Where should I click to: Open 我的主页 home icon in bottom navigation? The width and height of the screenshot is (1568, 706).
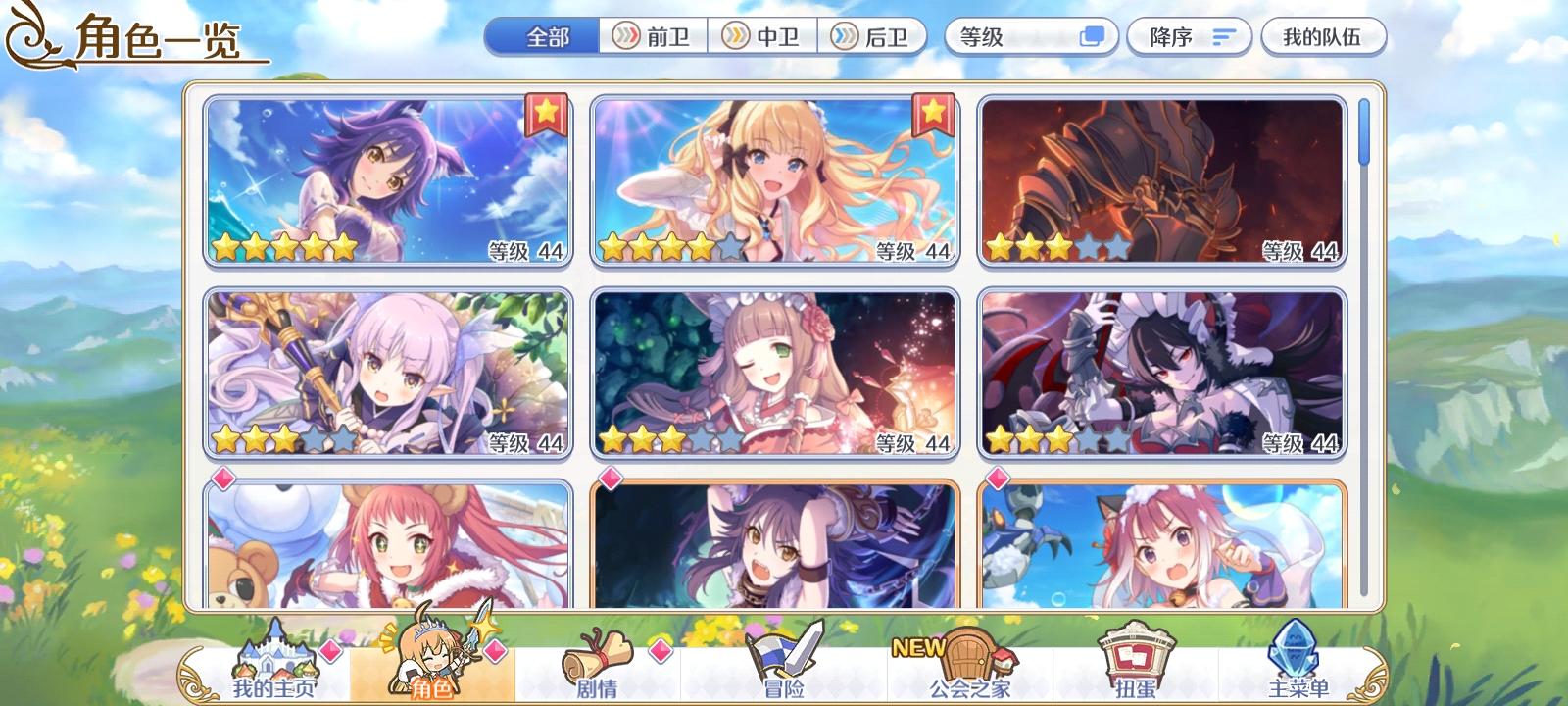pos(275,660)
